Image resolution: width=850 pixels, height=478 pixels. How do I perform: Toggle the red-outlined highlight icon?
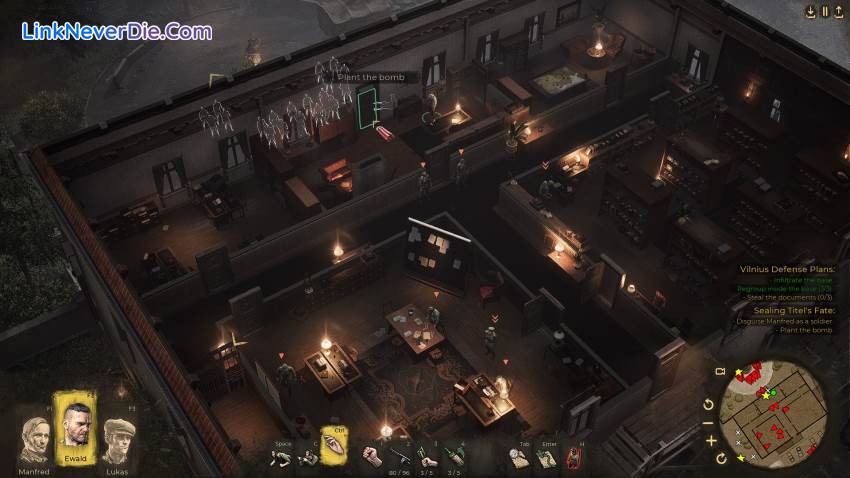(575, 457)
